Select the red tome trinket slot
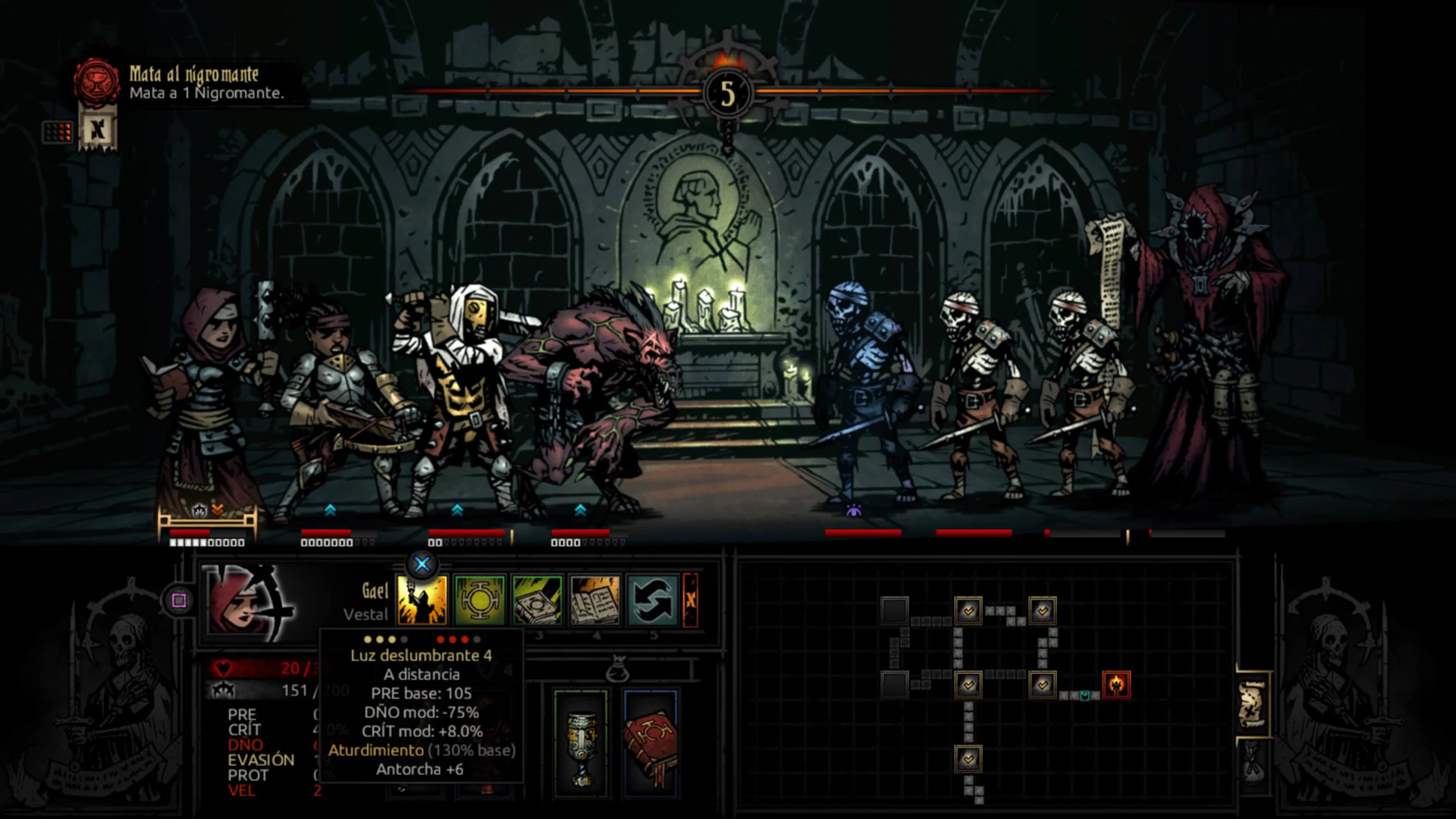This screenshot has height=819, width=1456. 649,743
